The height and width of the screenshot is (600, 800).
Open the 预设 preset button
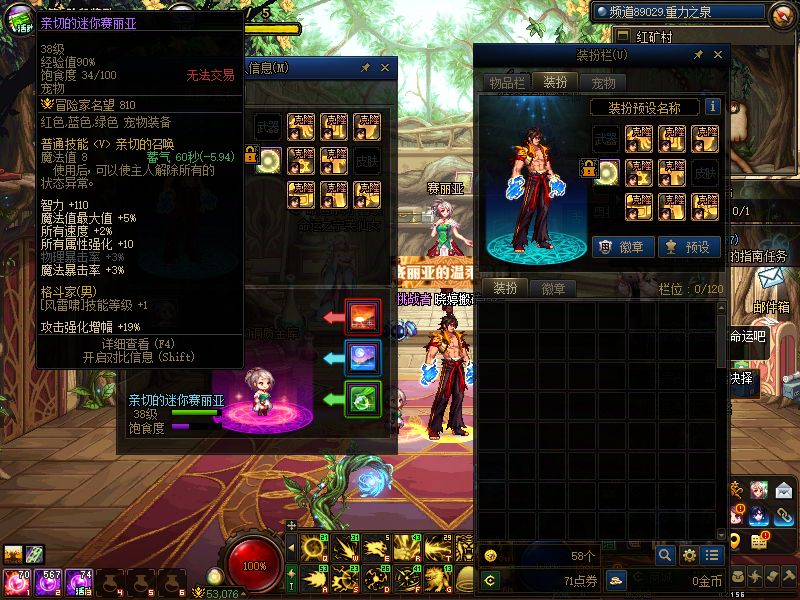(x=689, y=246)
